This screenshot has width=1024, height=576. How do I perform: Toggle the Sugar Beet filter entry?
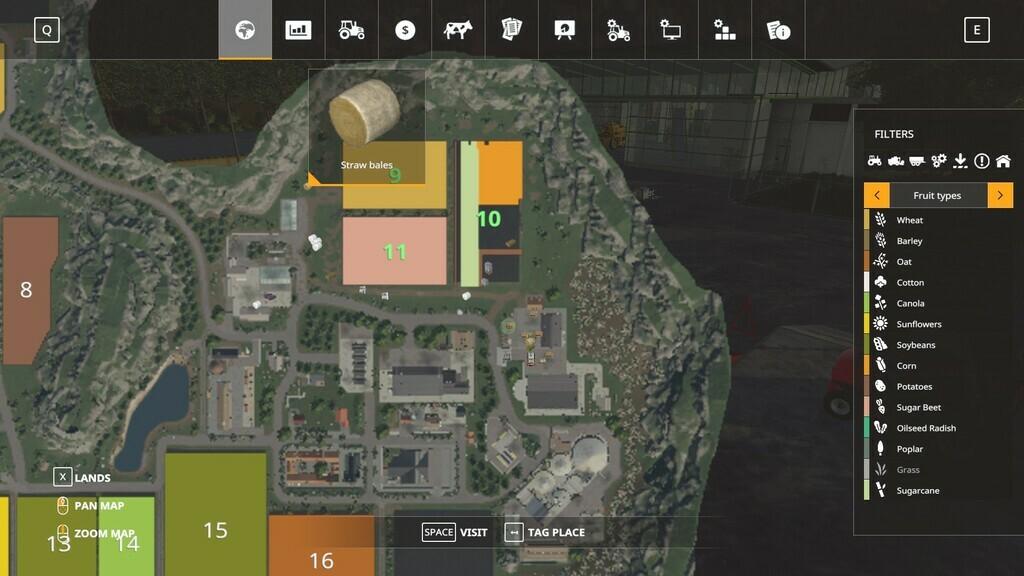(918, 408)
